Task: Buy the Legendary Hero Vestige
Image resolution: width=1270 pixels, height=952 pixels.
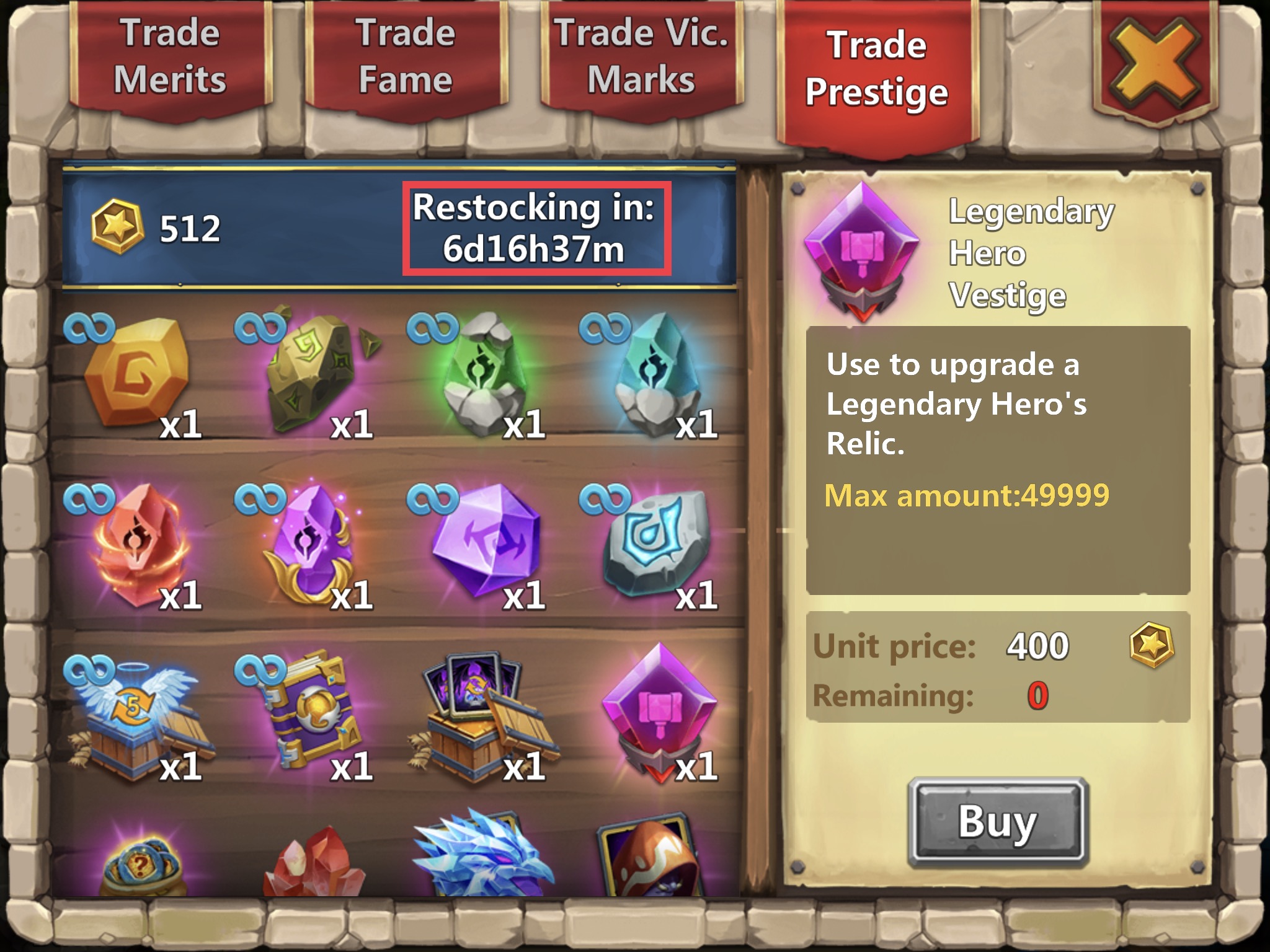Action: click(x=997, y=821)
